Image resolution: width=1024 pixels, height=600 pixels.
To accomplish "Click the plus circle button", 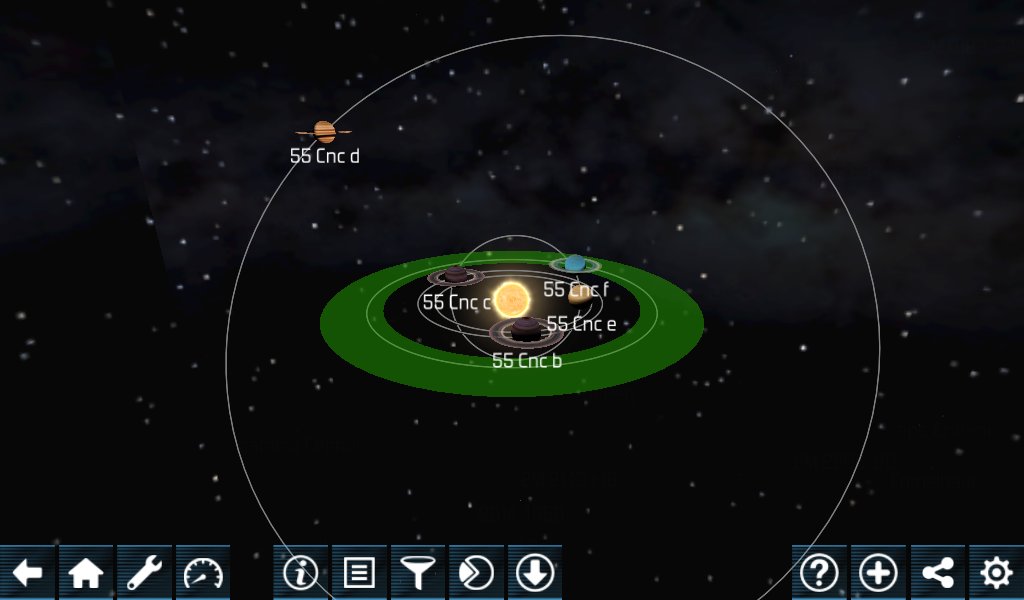I will [878, 573].
